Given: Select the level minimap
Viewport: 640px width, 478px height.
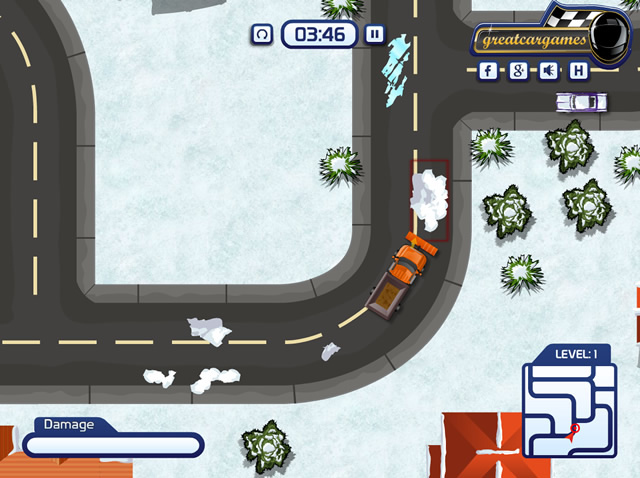Looking at the screenshot, I should tap(568, 410).
